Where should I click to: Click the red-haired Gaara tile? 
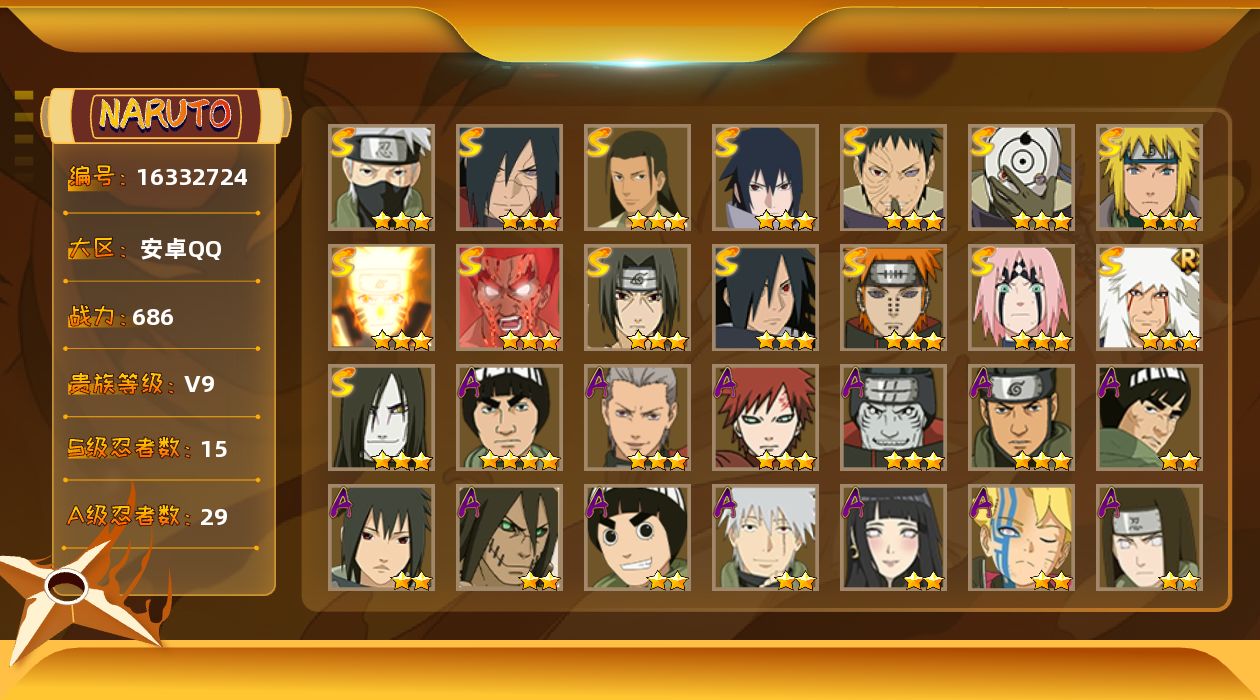click(765, 418)
